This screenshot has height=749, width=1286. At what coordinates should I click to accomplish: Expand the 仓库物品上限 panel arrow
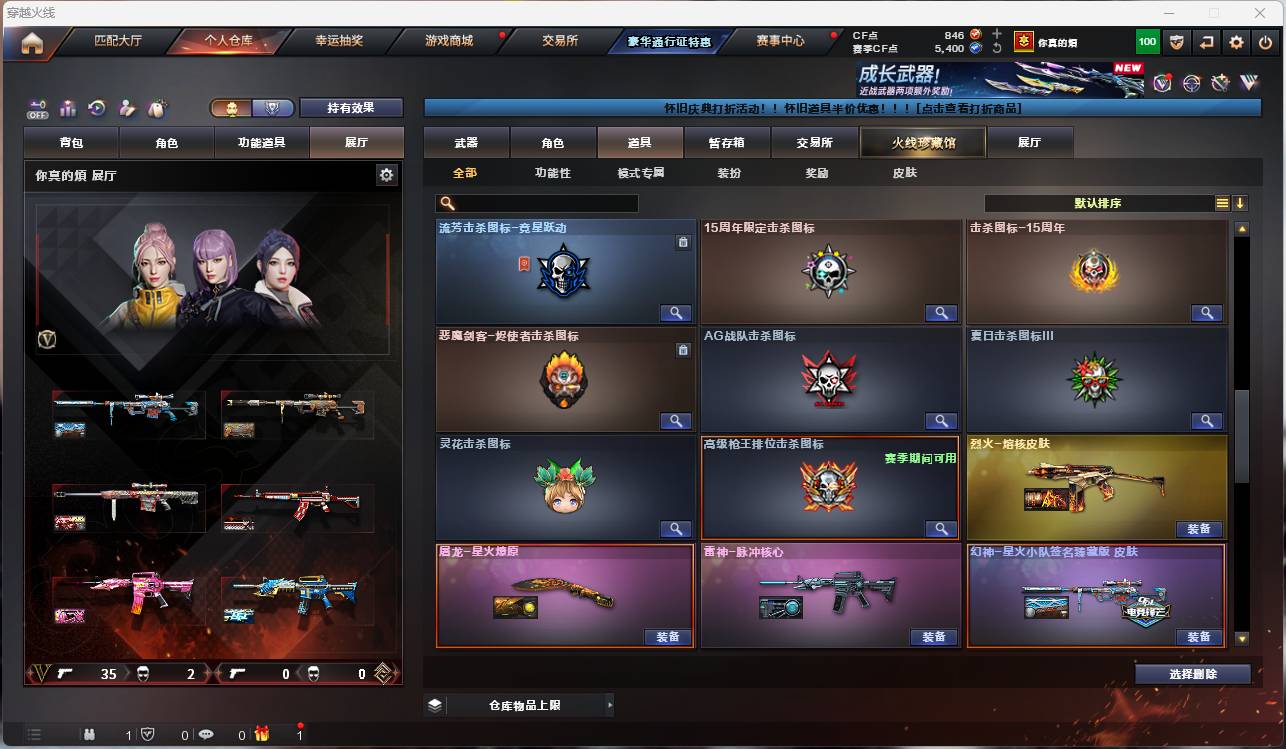tap(609, 704)
